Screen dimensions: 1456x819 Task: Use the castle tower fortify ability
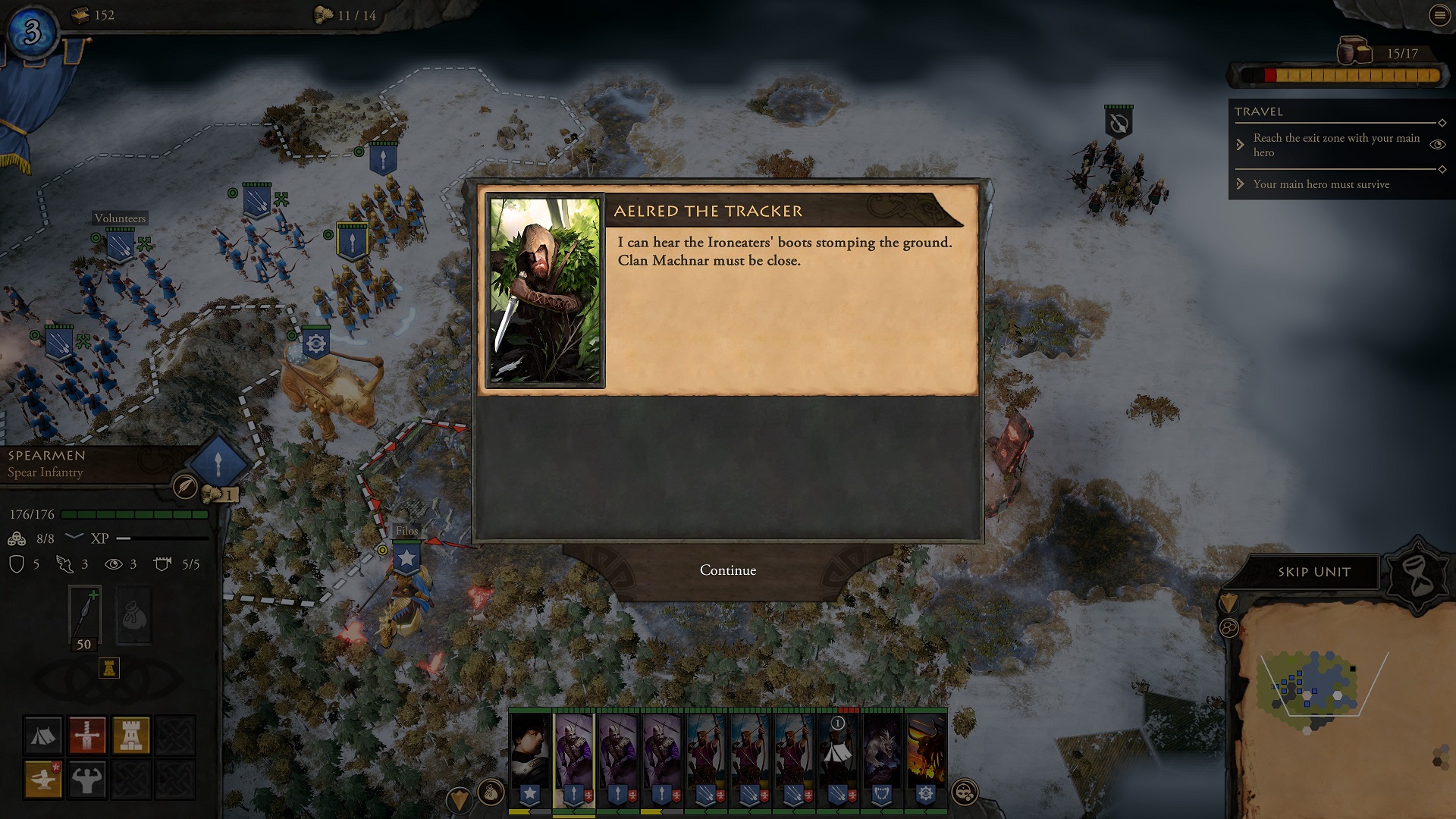click(x=130, y=736)
